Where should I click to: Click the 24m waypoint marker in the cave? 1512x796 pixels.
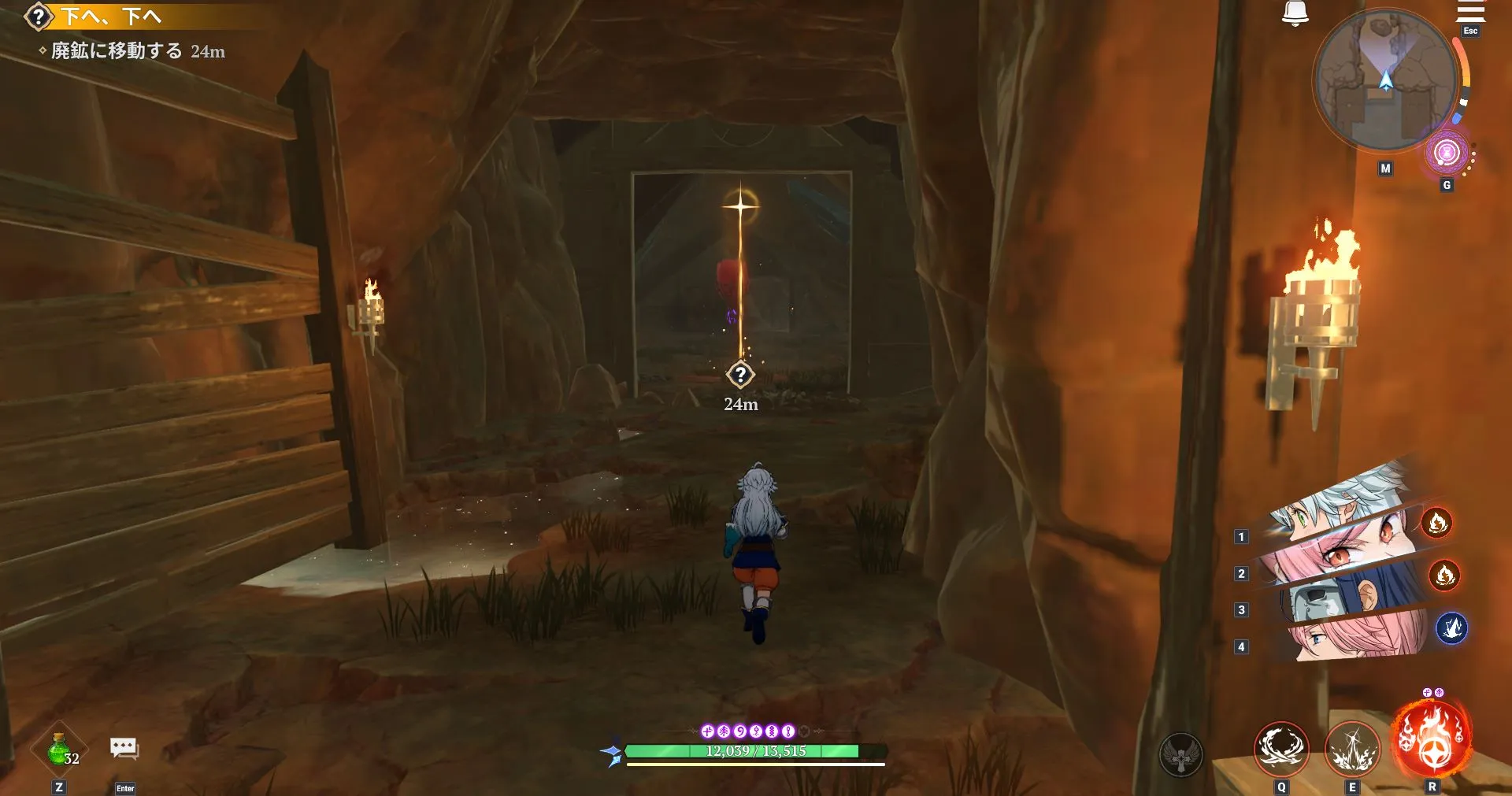(740, 376)
